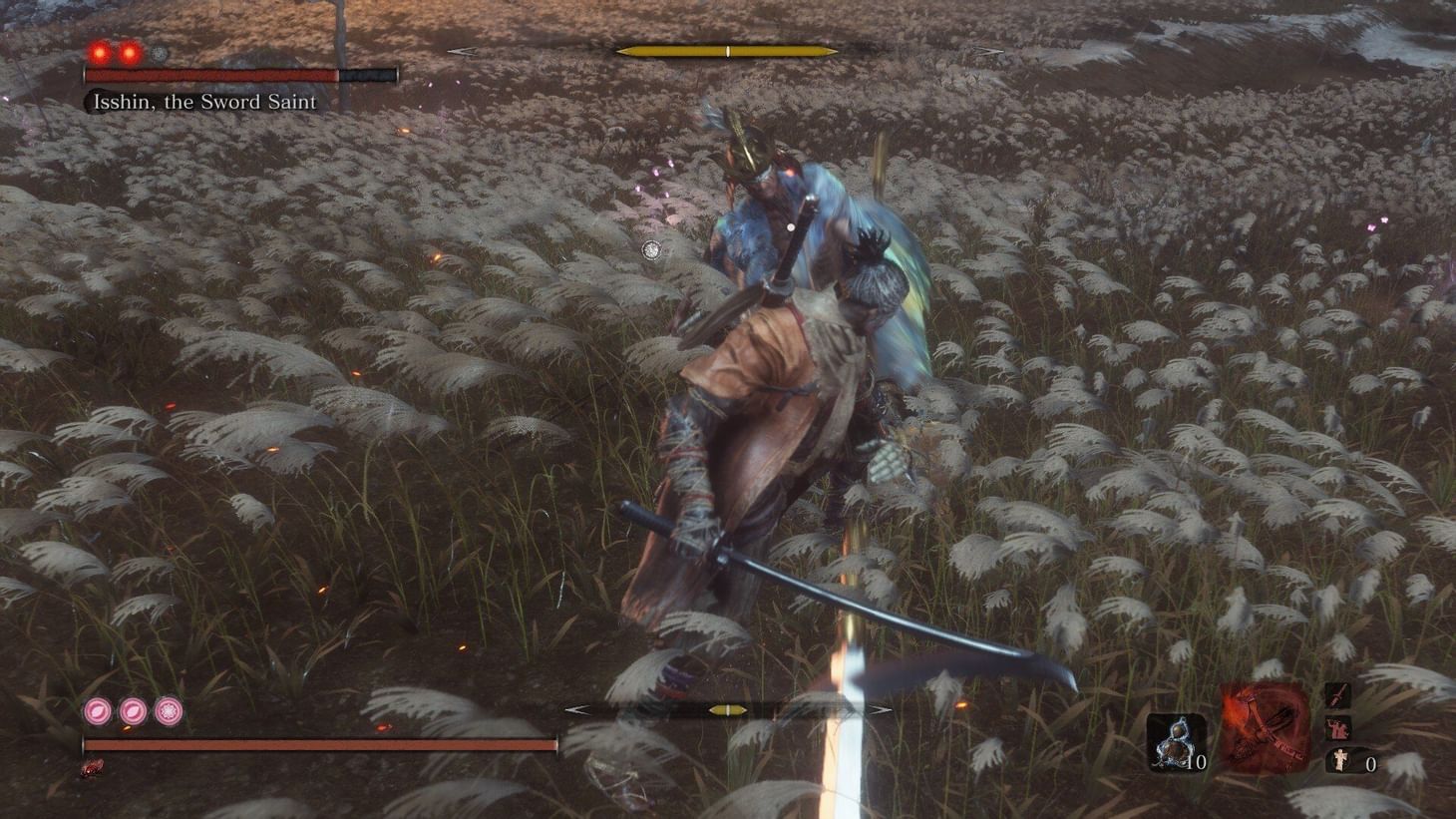Viewport: 1456px width, 819px height.
Task: Select the third pink Resurrection charge orb
Action: [x=168, y=711]
